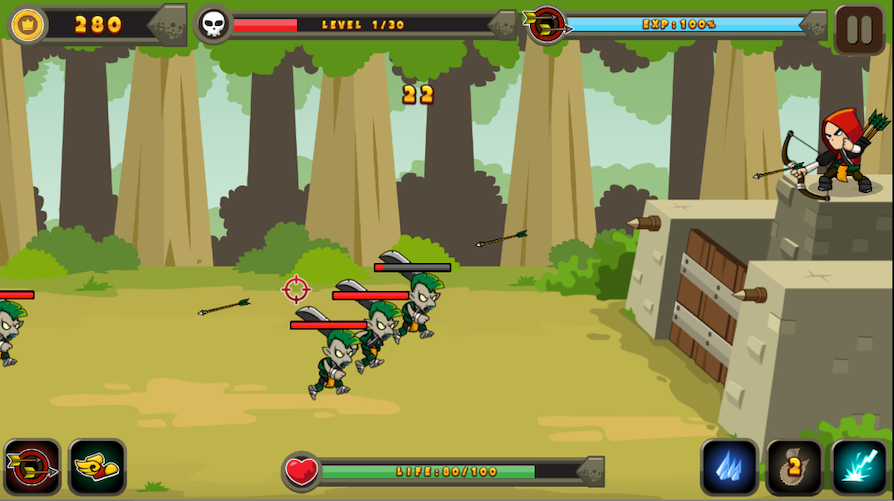Pause the game
Image resolution: width=894 pixels, height=501 pixels.
pos(859,28)
